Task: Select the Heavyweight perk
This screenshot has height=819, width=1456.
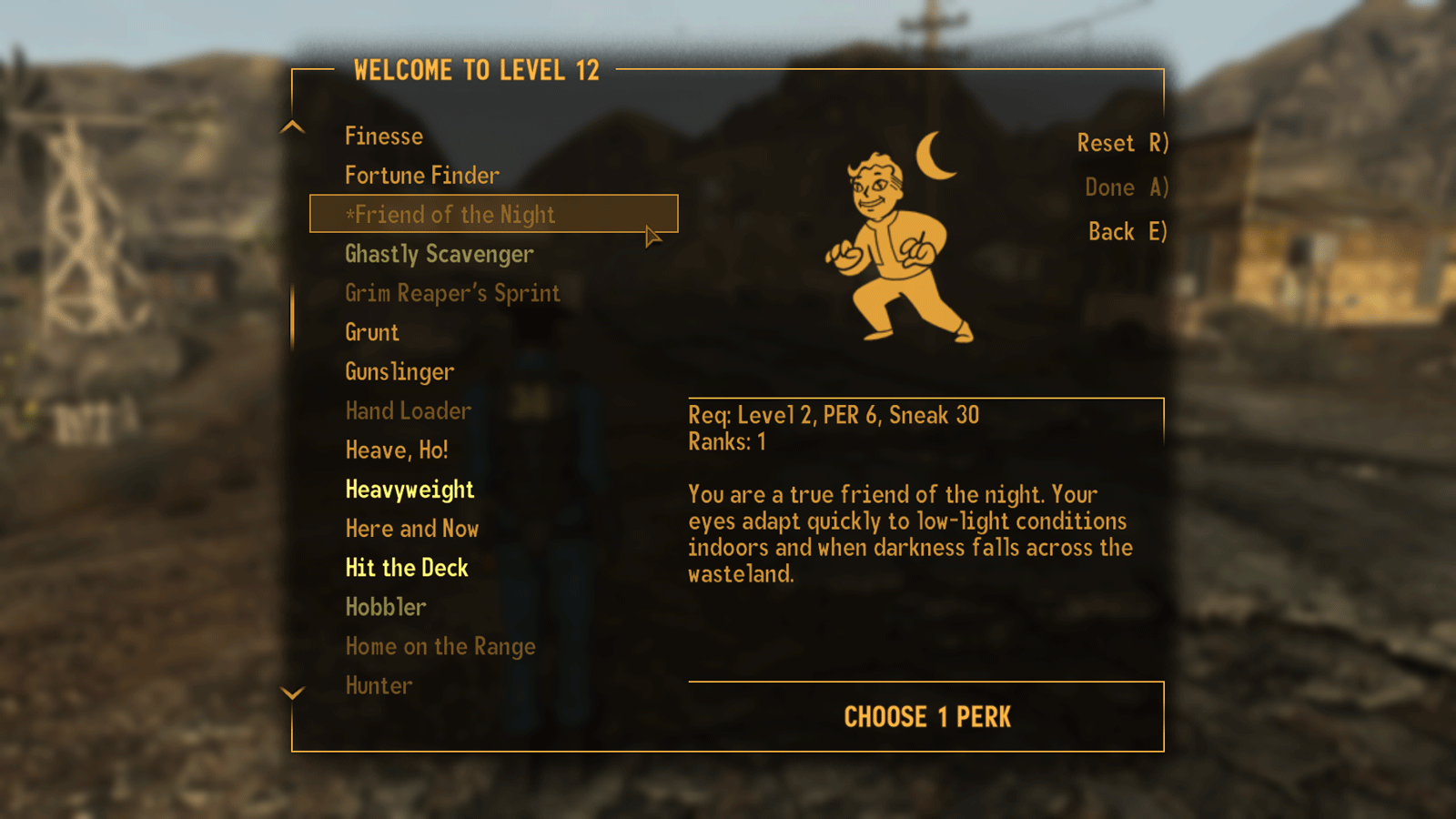Action: [x=409, y=489]
